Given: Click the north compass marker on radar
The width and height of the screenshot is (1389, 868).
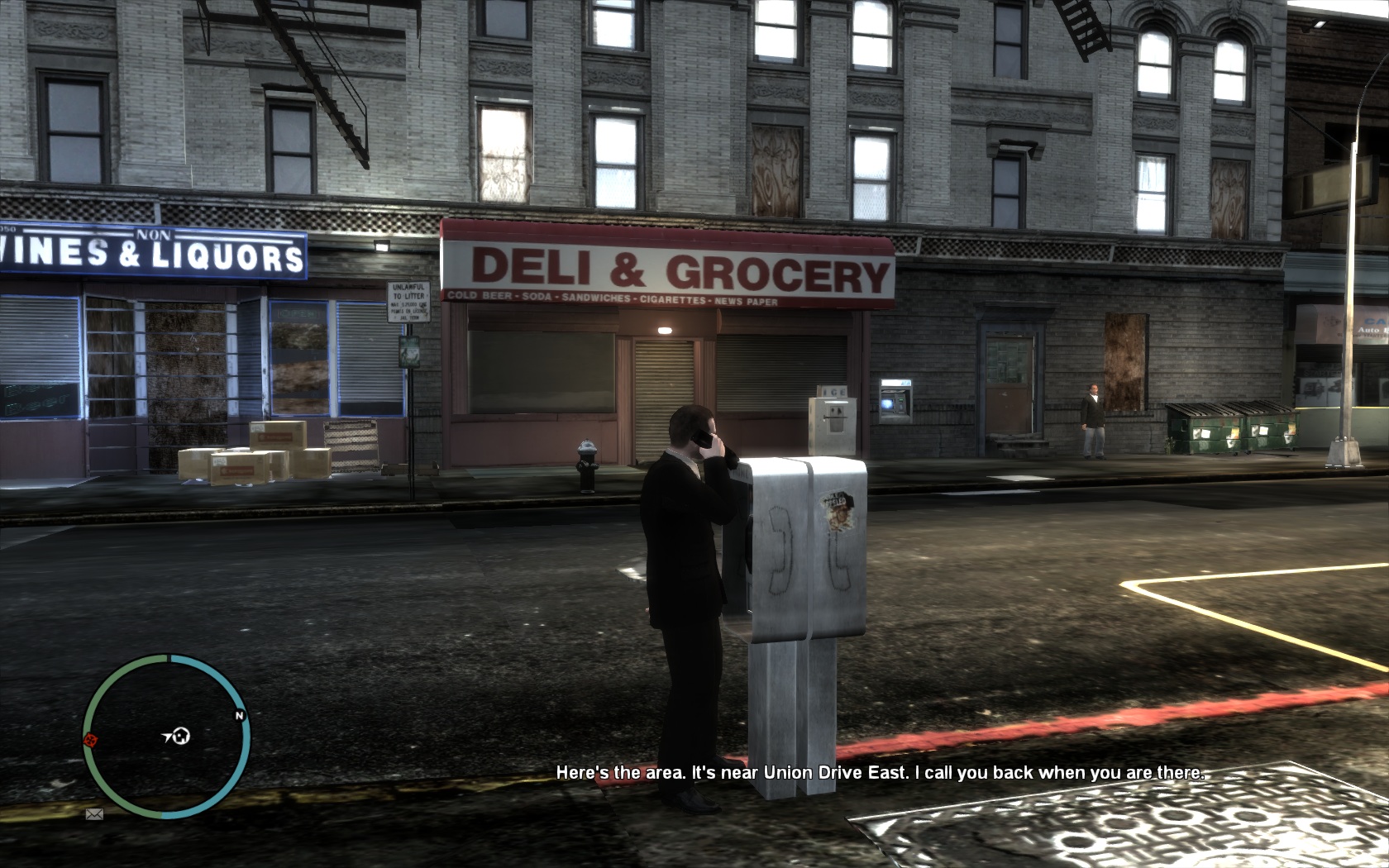Looking at the screenshot, I should (x=240, y=715).
